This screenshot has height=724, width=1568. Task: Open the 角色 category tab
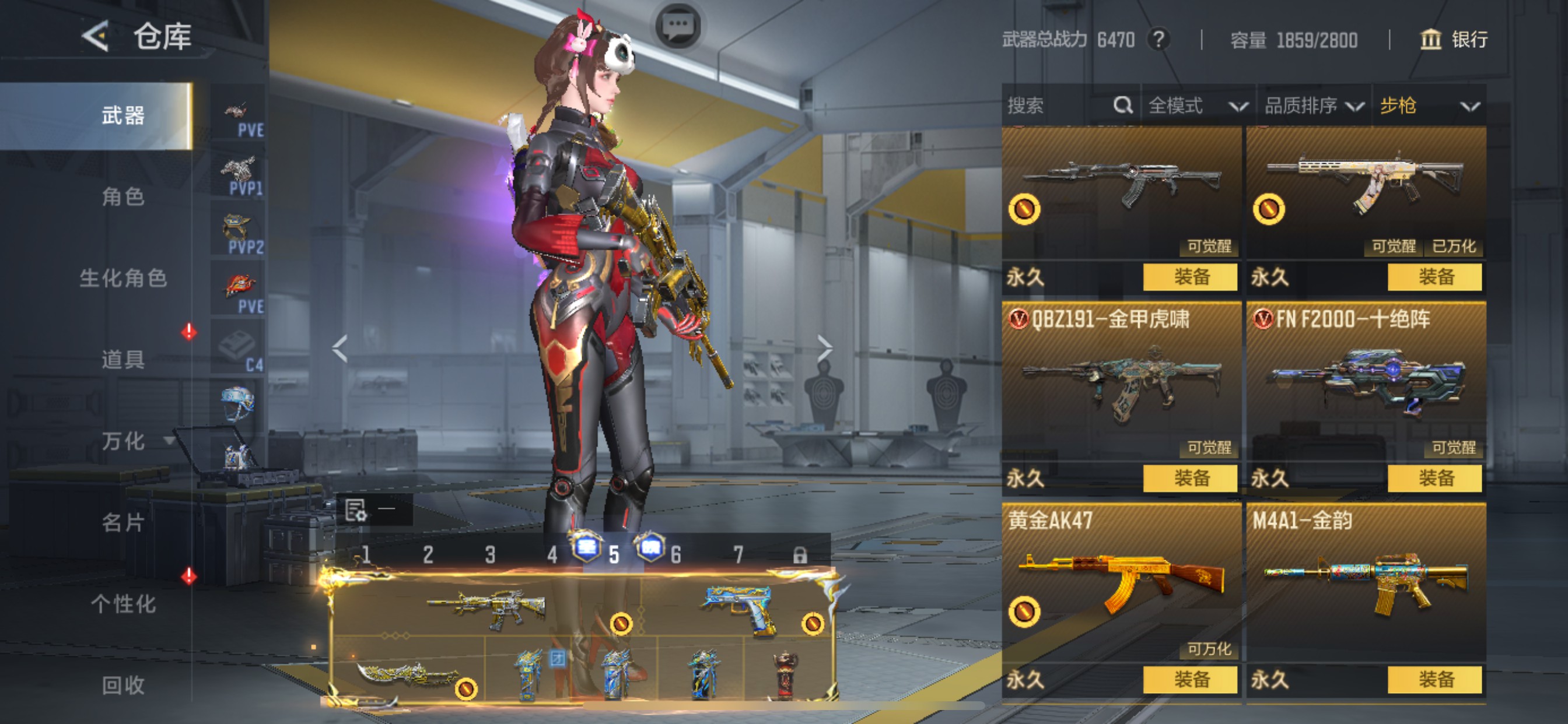(123, 196)
